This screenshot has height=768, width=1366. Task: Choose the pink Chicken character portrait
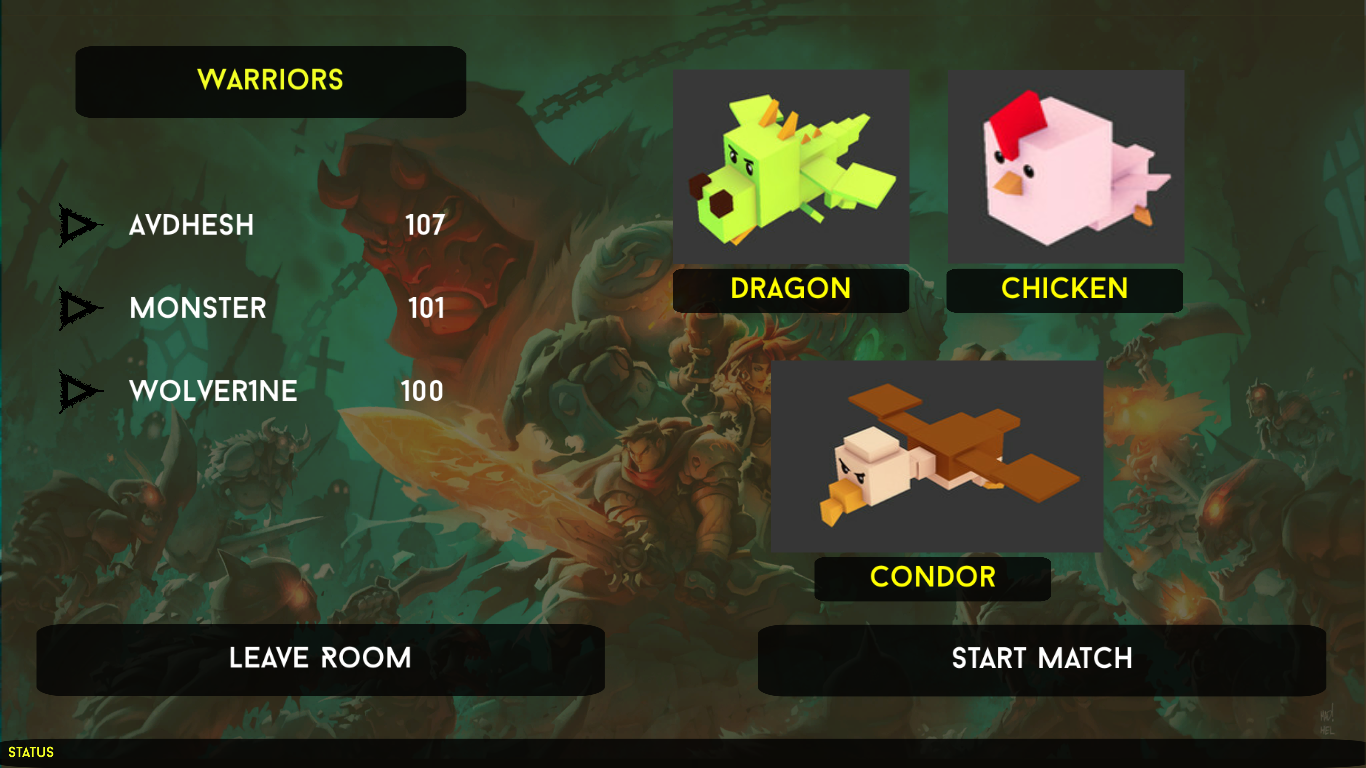(x=1065, y=166)
